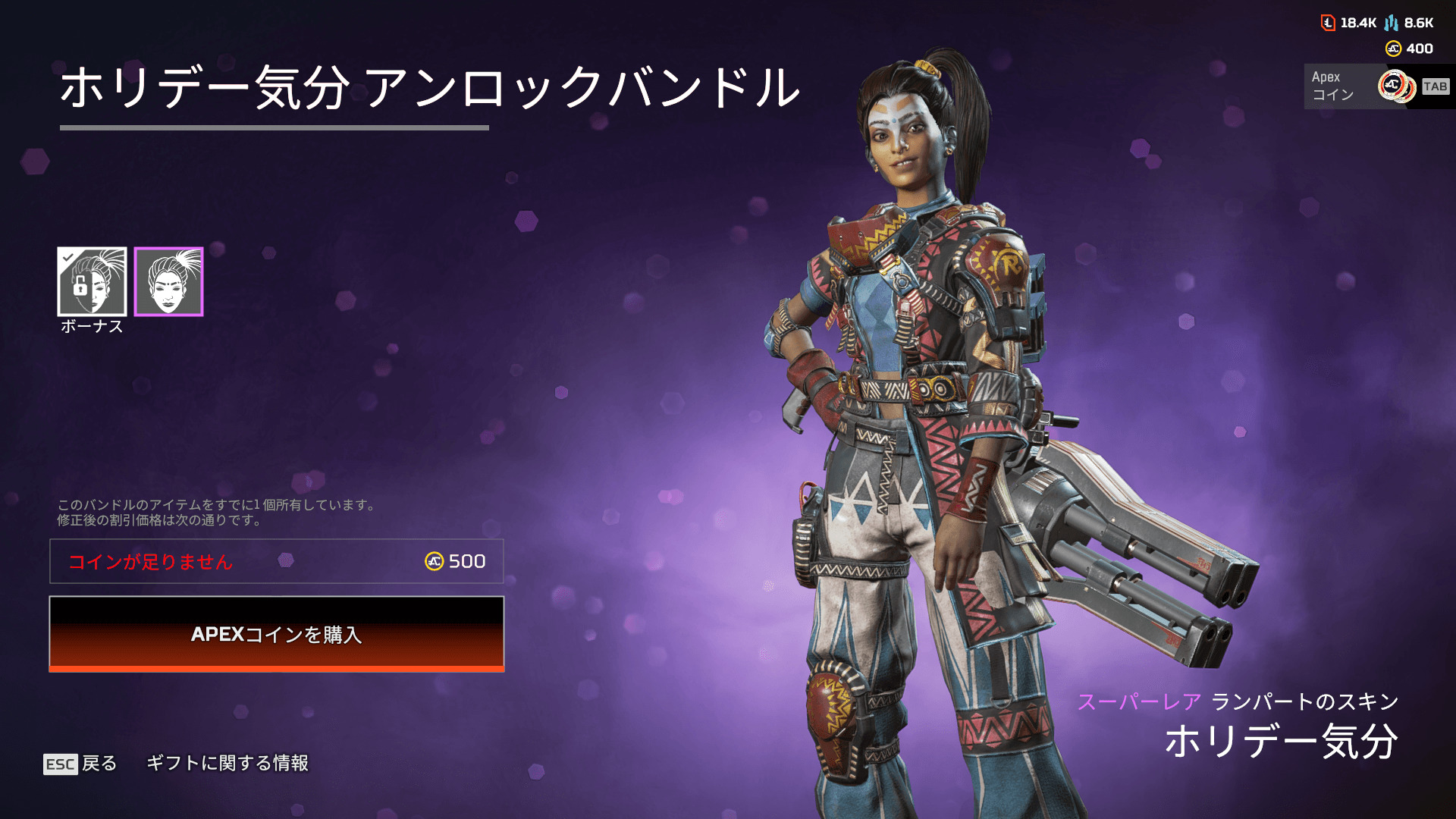Image resolution: width=1456 pixels, height=819 pixels.
Task: Select the bonus Rampart unlock thumbnail
Action: tap(92, 281)
